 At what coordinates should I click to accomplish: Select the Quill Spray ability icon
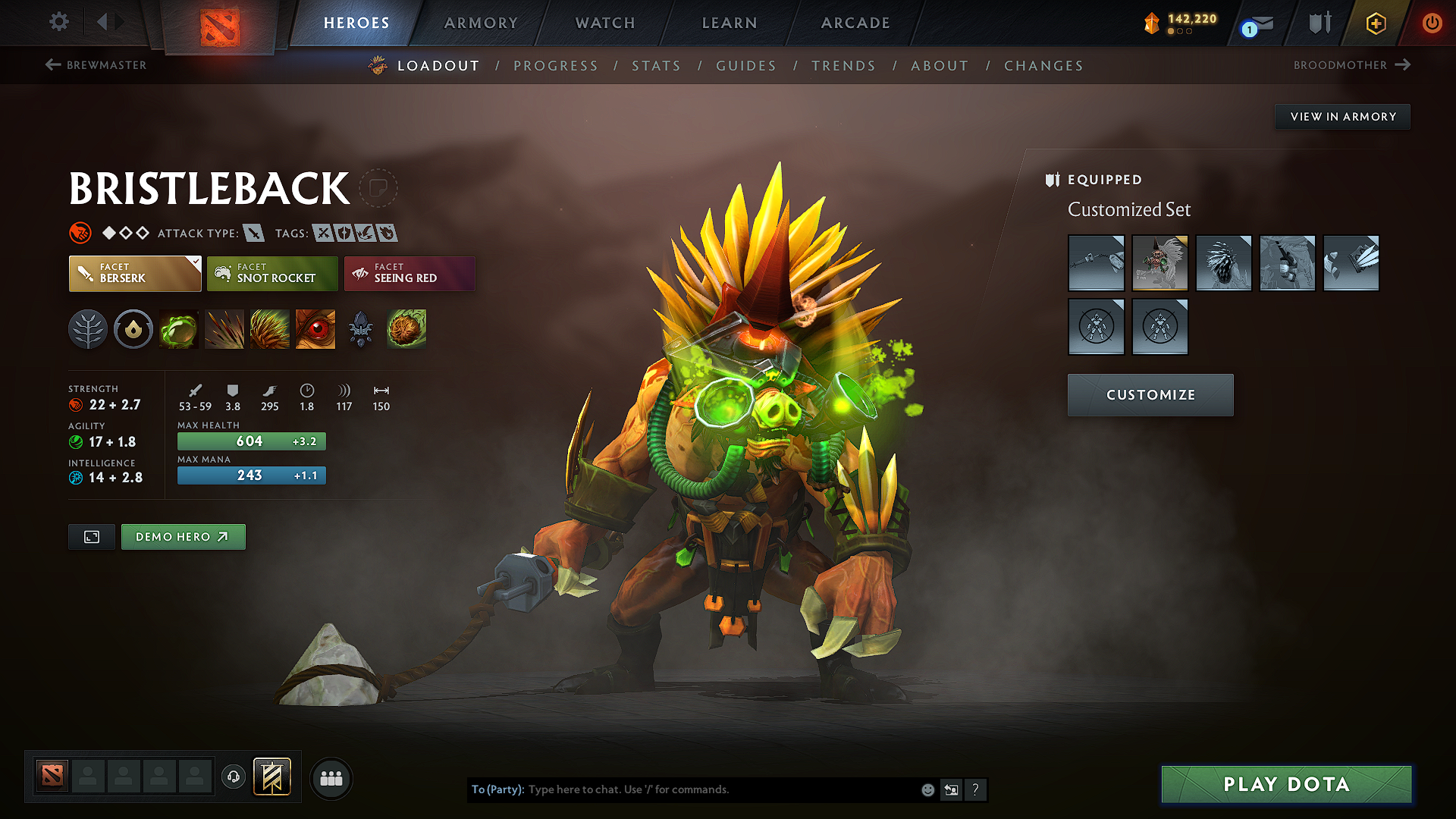click(x=224, y=329)
